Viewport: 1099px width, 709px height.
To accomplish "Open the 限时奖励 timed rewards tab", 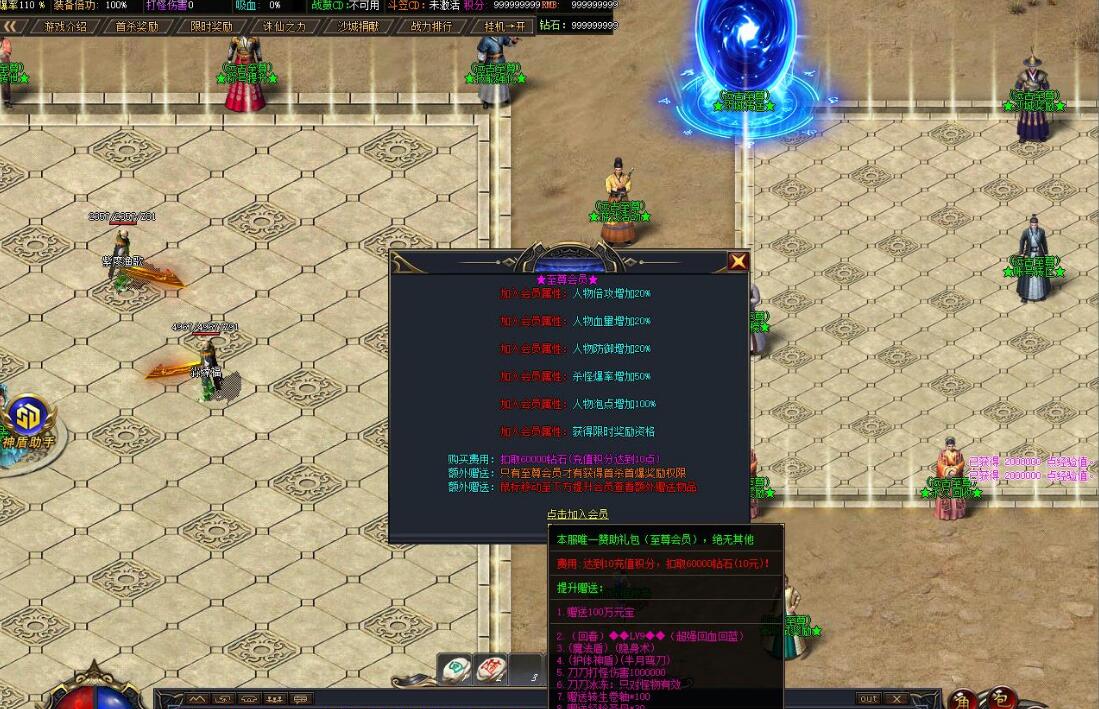I will tap(211, 27).
